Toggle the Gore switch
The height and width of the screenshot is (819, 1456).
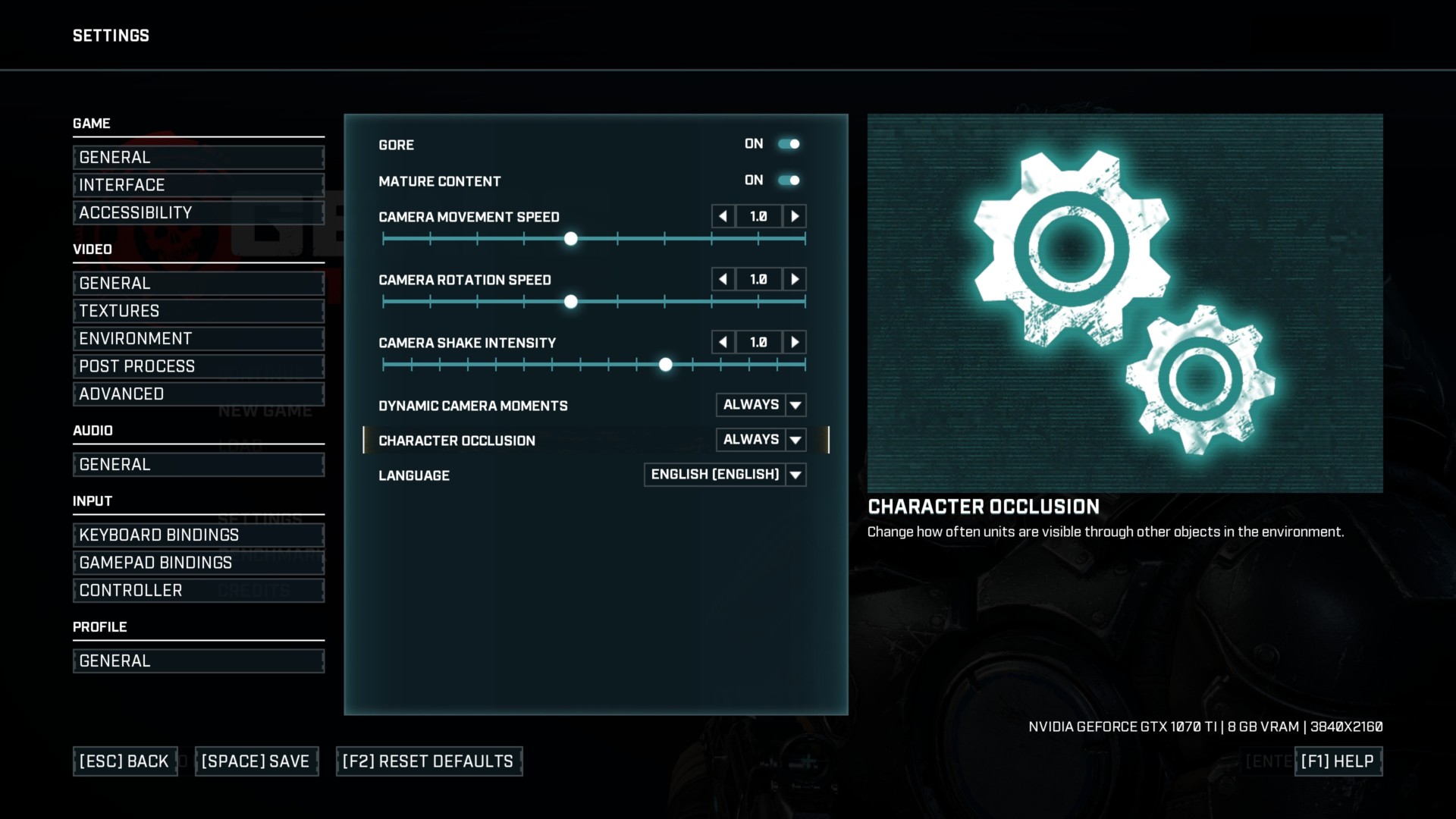pos(789,144)
